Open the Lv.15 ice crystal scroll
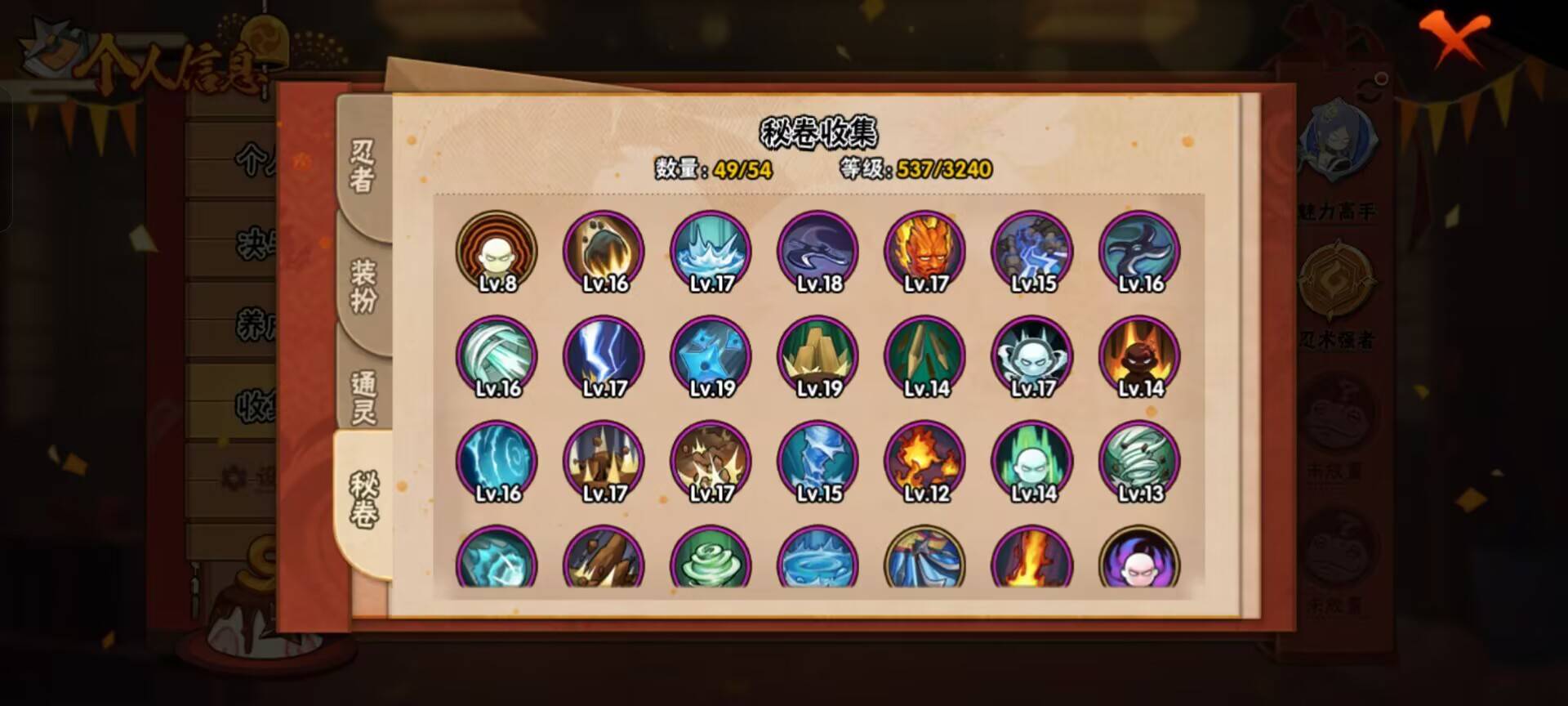The width and height of the screenshot is (1568, 706). point(817,462)
